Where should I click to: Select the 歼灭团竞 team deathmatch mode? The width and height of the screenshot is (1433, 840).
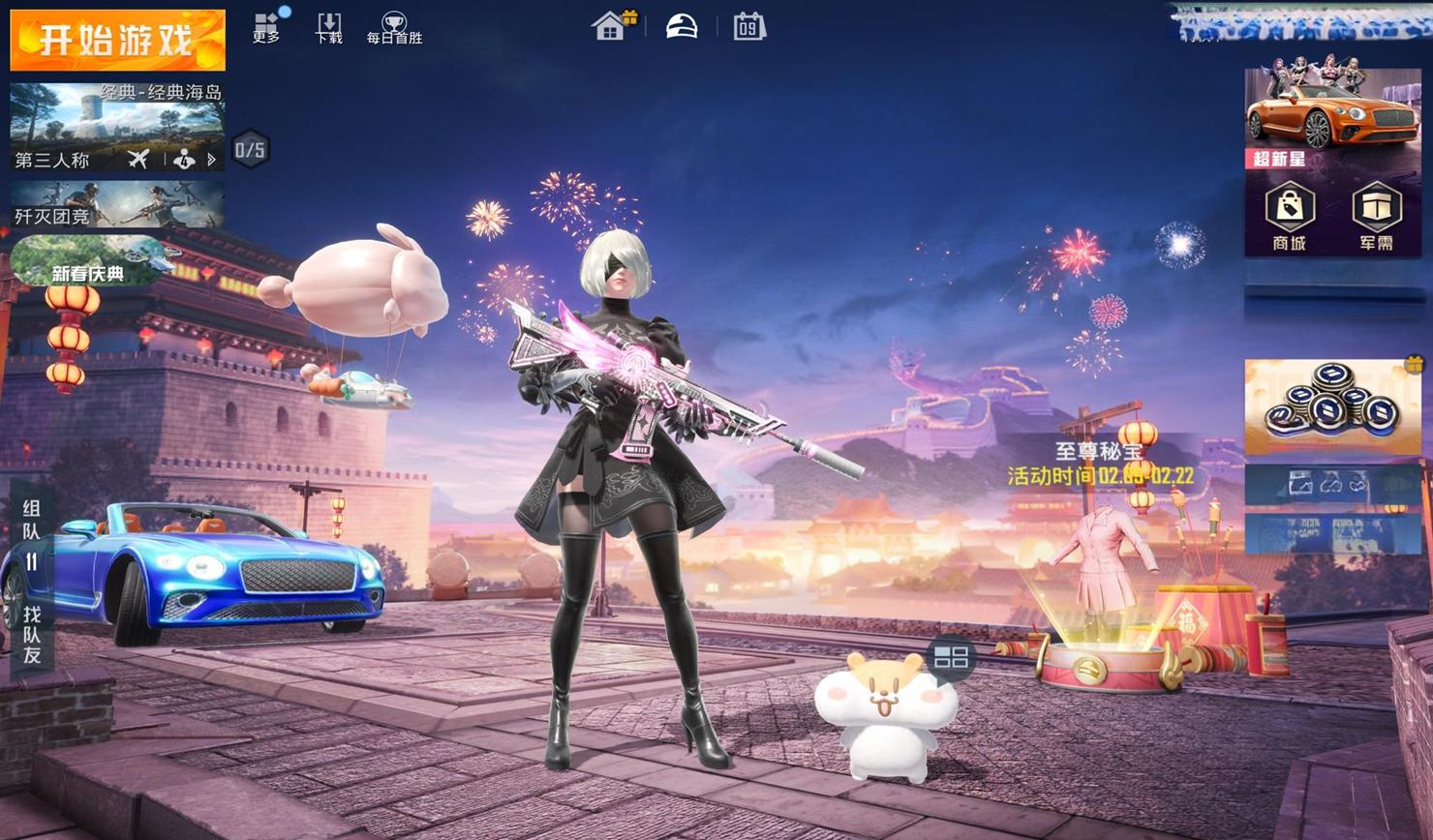point(117,205)
